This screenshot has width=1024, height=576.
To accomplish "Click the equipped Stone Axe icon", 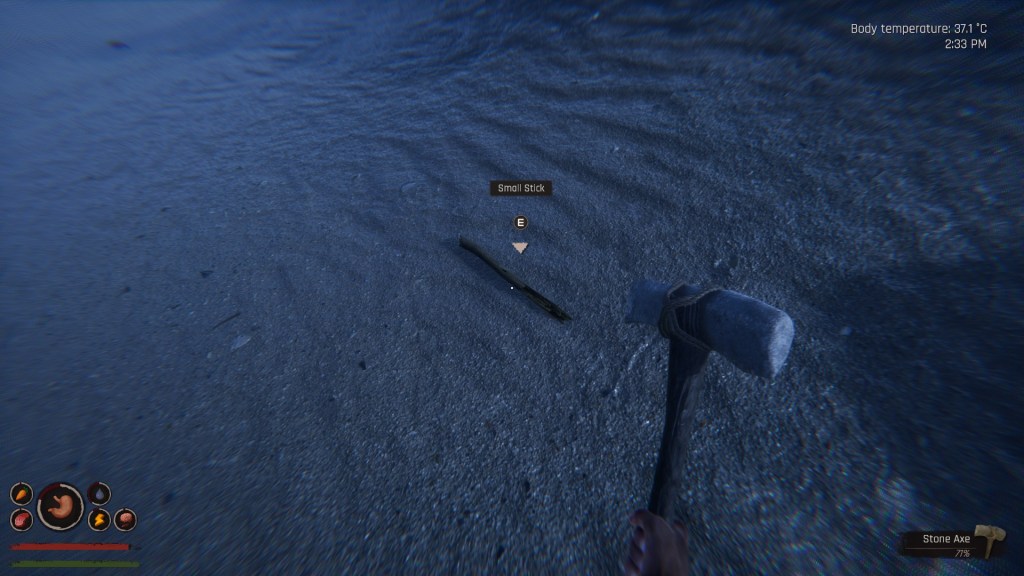I will (989, 539).
